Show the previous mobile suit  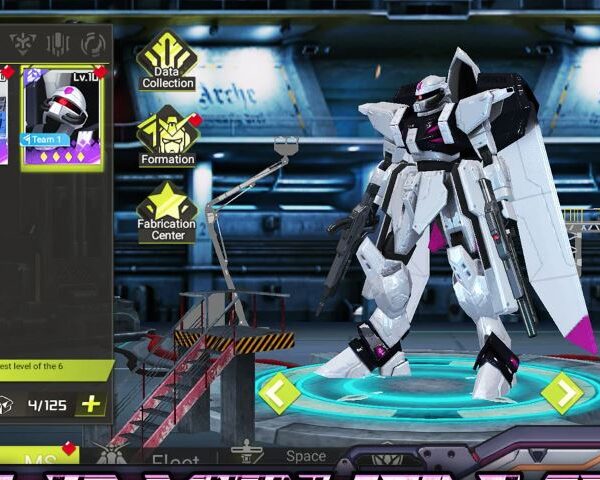[x=279, y=392]
